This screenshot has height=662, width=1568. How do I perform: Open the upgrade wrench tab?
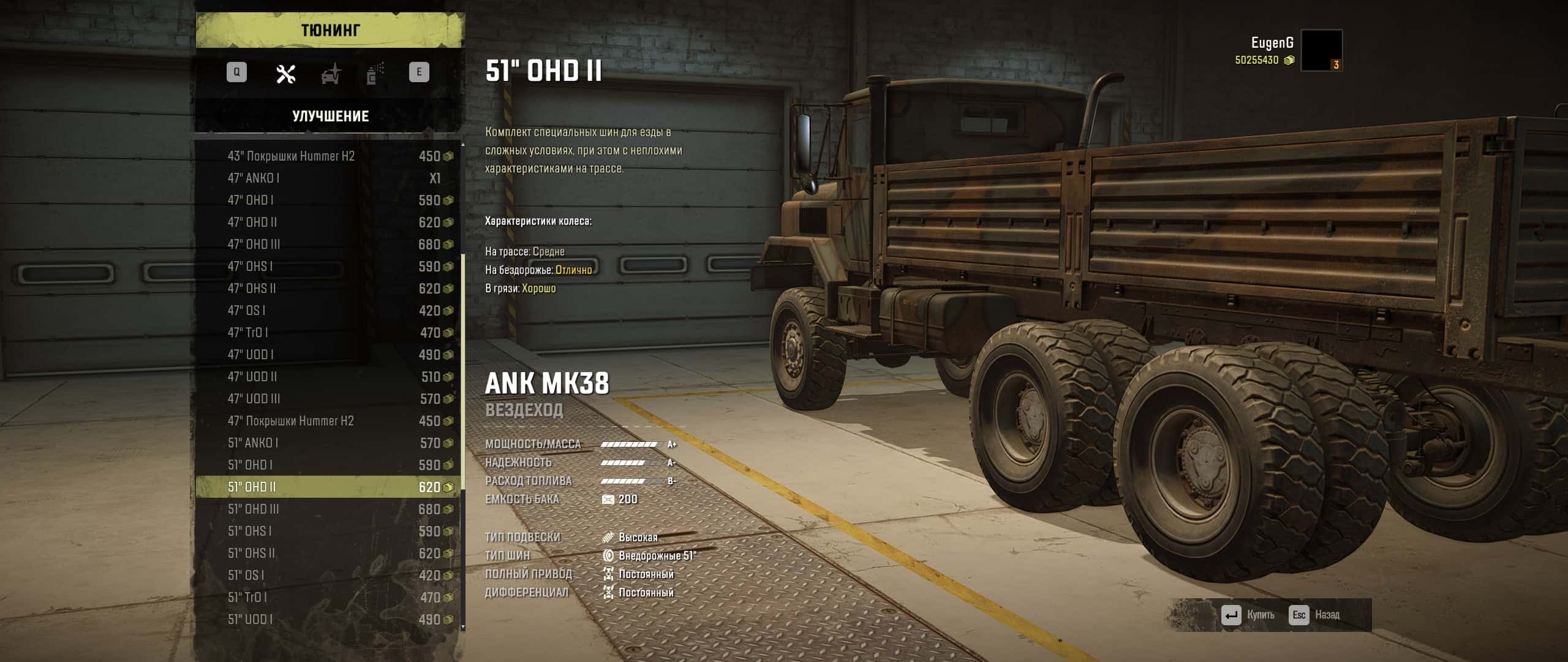[285, 74]
